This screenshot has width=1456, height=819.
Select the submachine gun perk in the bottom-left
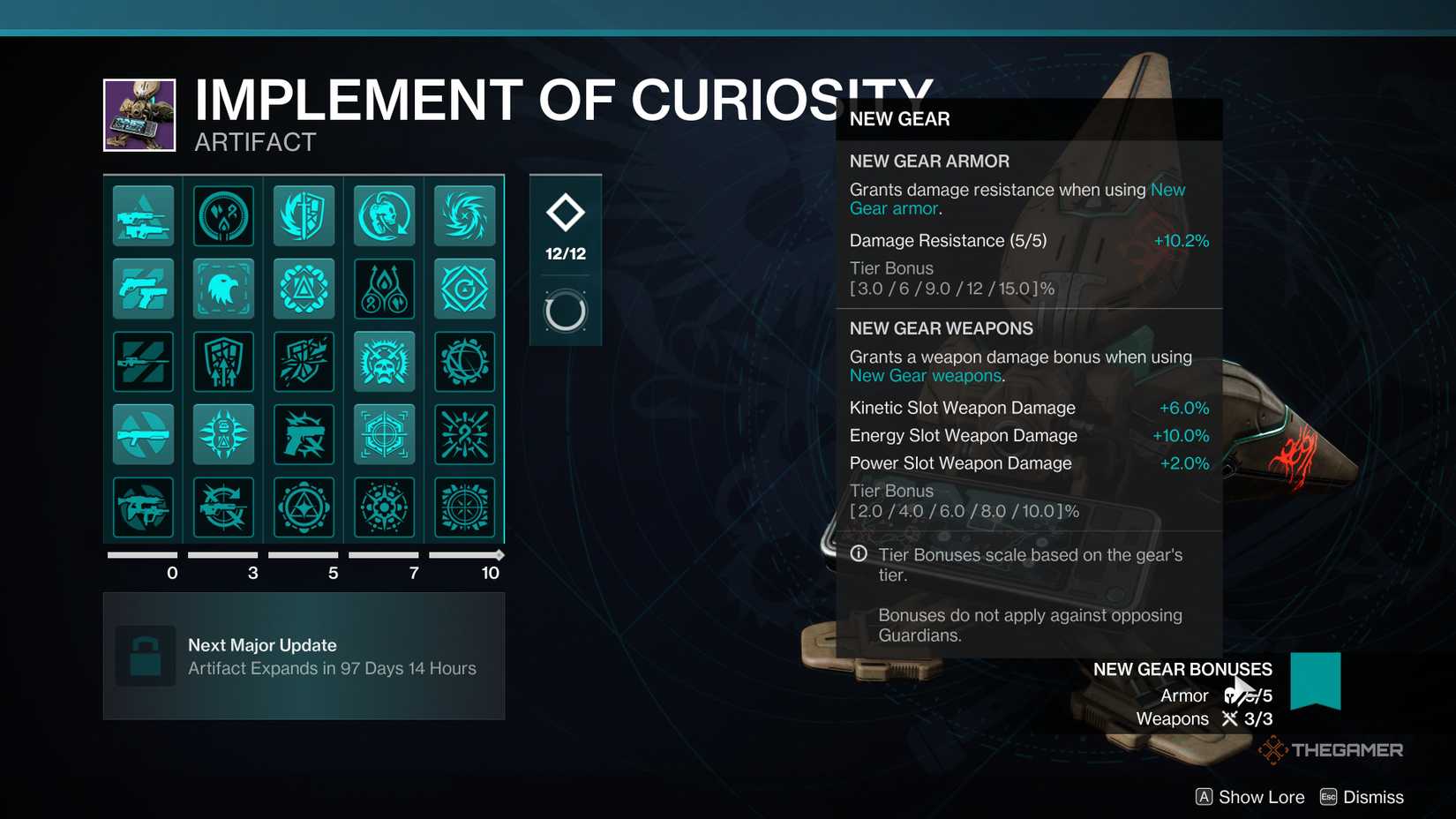click(x=143, y=507)
